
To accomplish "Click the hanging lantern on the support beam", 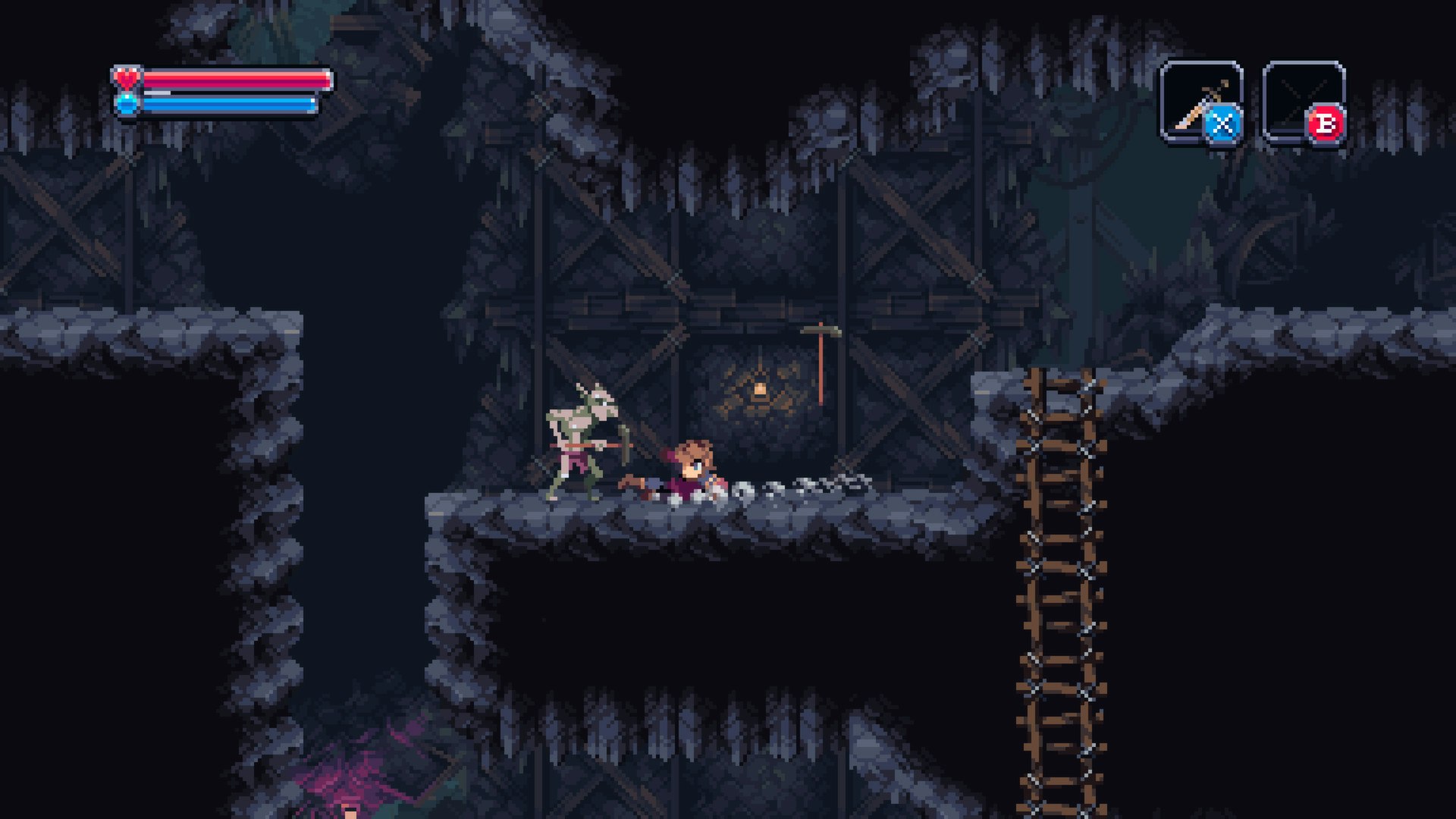I will (761, 388).
